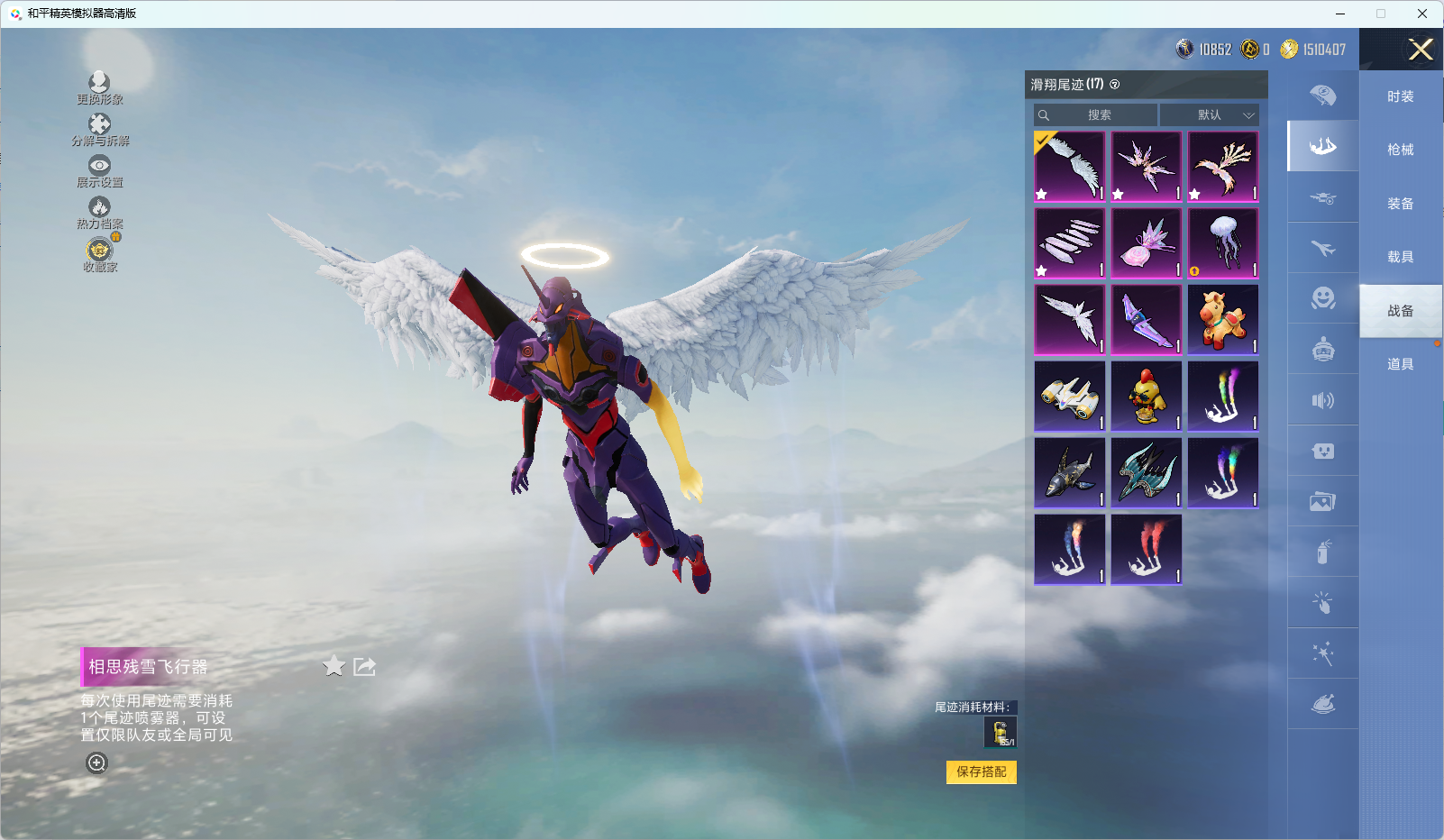Click the 搜索 search field
The width and height of the screenshot is (1444, 840).
point(1097,115)
